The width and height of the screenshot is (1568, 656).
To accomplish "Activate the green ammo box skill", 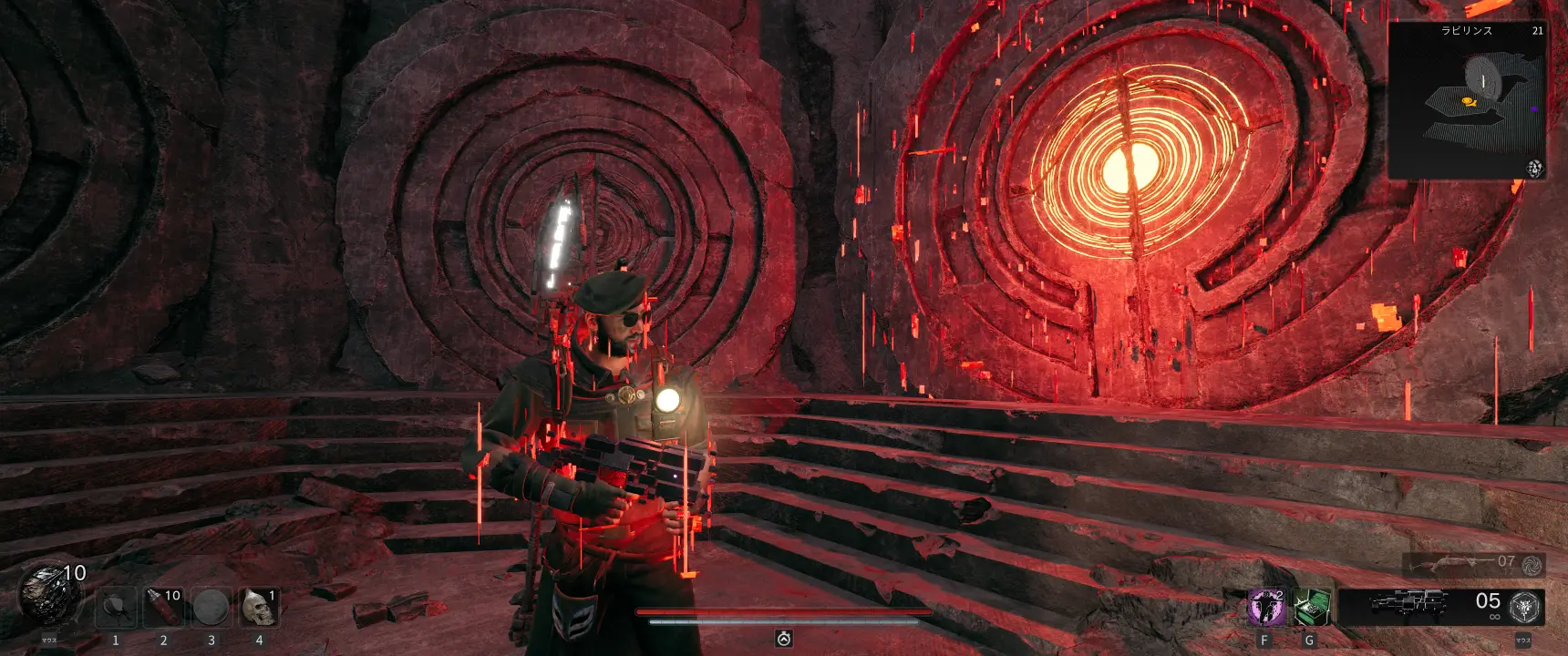I will tap(1311, 607).
